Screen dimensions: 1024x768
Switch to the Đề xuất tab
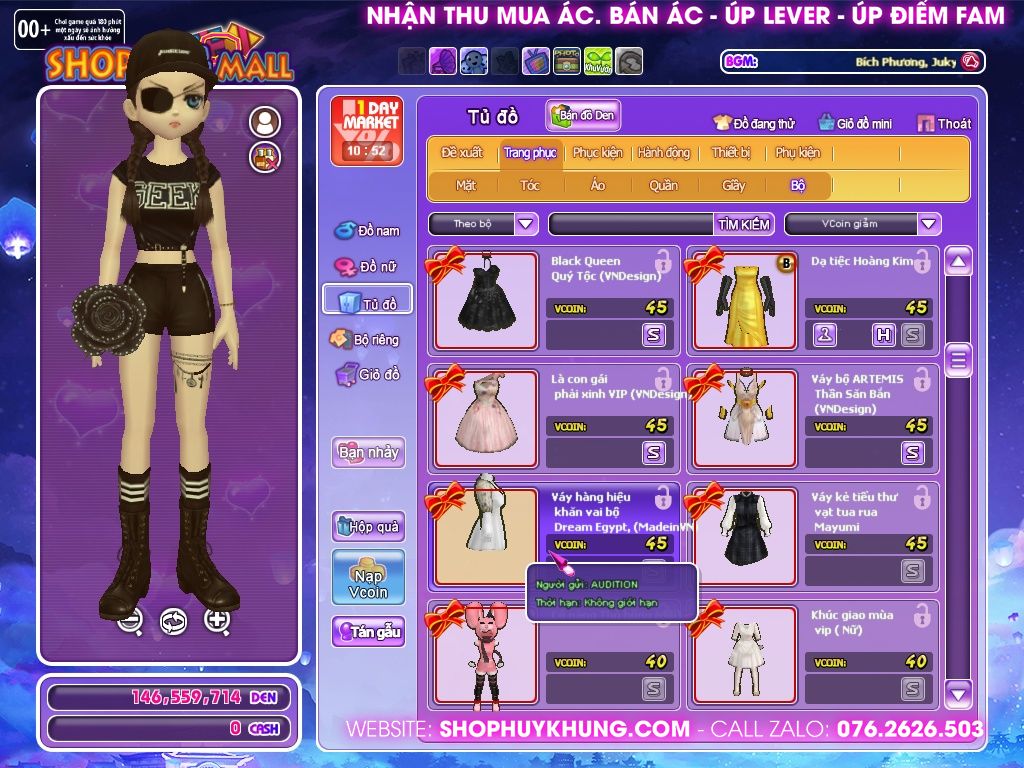click(x=461, y=153)
